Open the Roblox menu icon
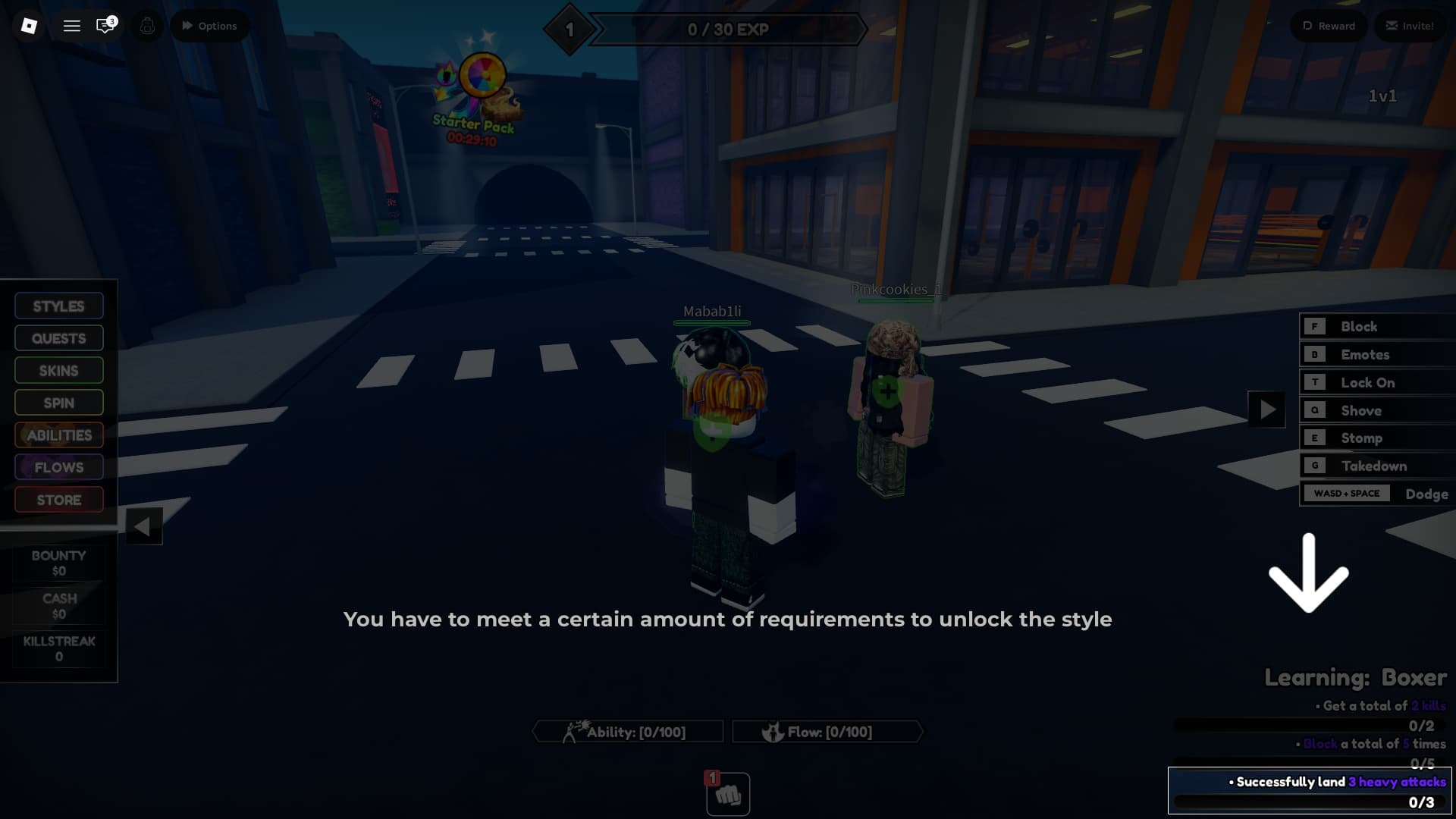Screen dimensions: 1456x819 [x=29, y=25]
